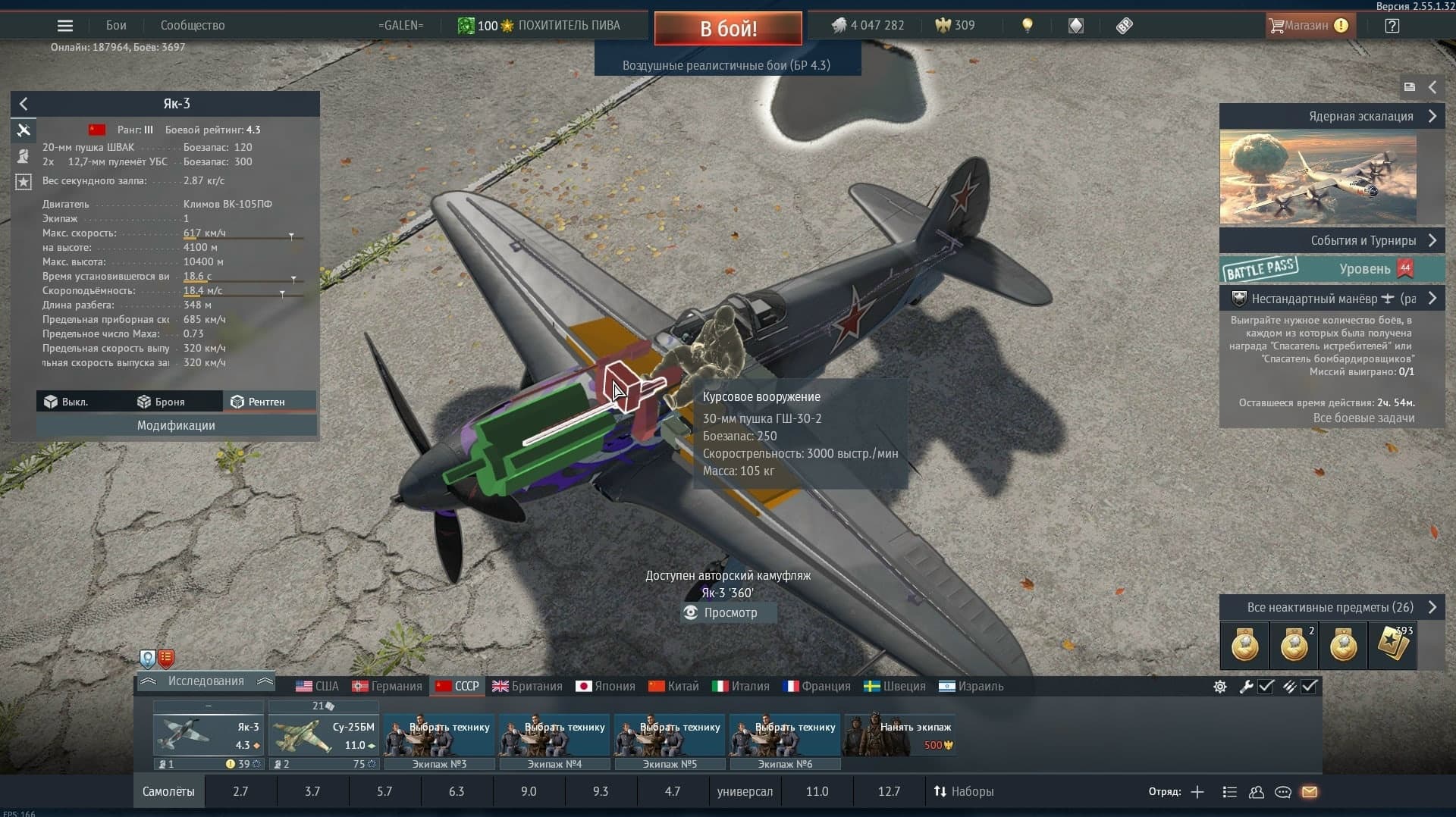
Task: Switch to the Япония nation tab
Action: click(x=605, y=686)
